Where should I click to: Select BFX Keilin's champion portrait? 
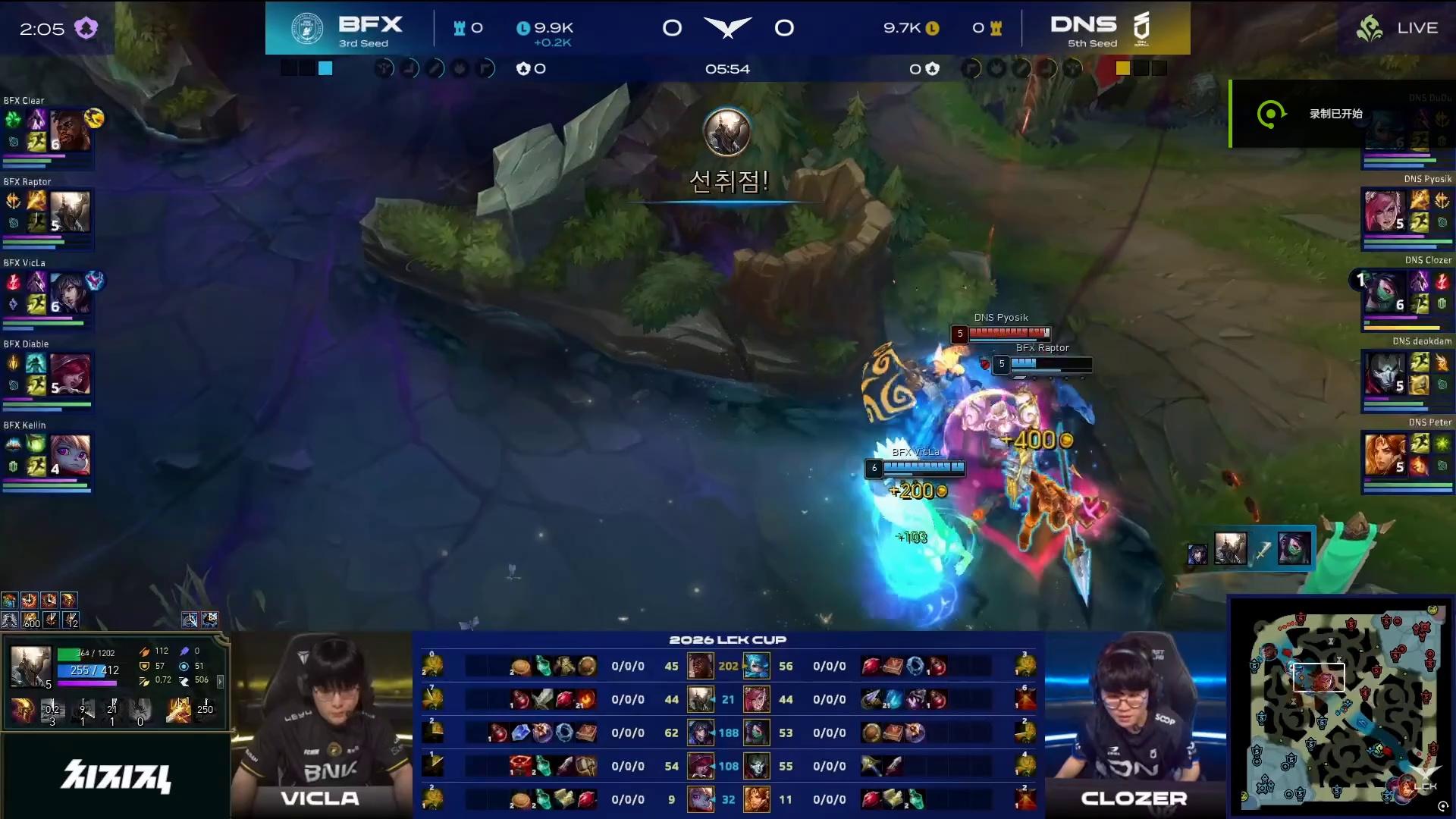71,455
